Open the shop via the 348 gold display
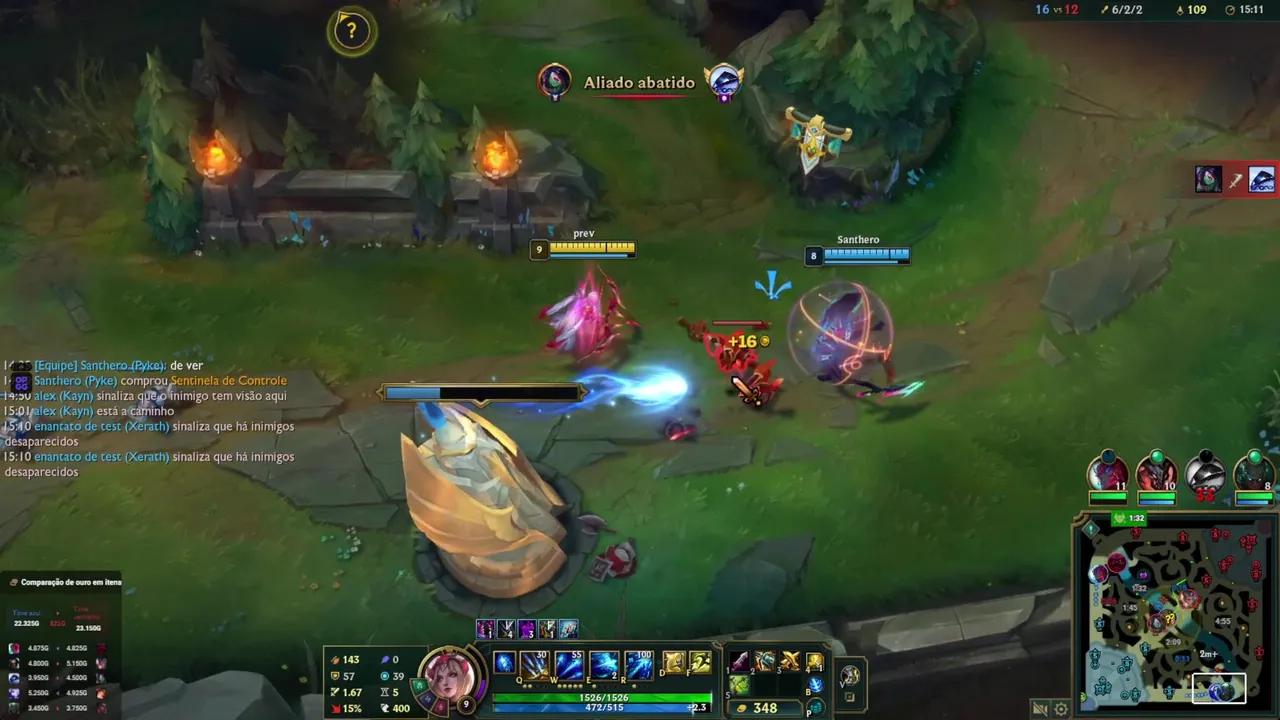1280x720 pixels. [x=763, y=707]
